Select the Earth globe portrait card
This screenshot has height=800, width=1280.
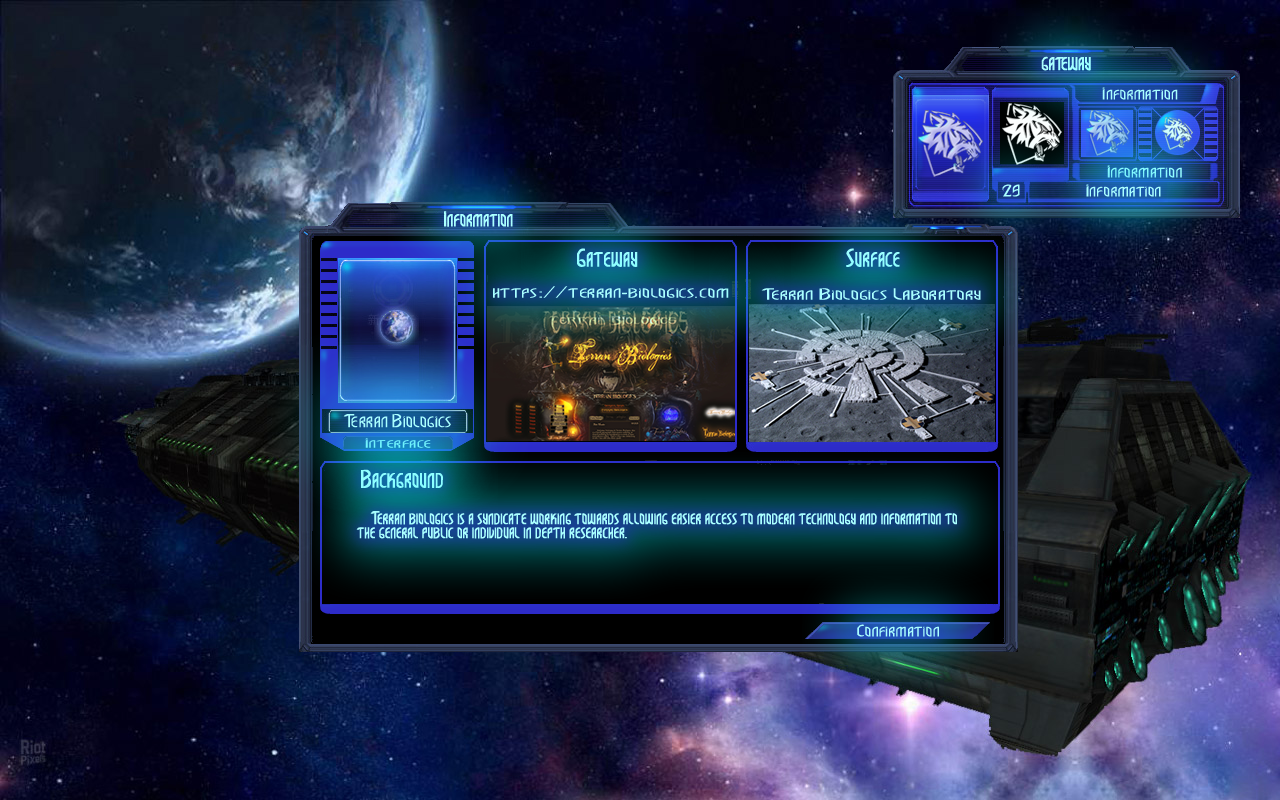coord(397,330)
